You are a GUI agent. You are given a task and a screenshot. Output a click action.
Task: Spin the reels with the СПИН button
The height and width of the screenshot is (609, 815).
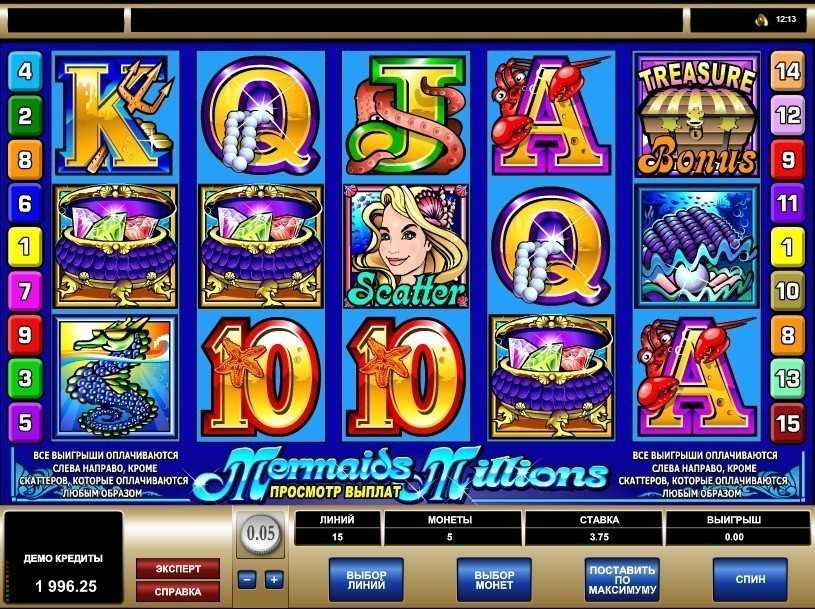click(749, 579)
